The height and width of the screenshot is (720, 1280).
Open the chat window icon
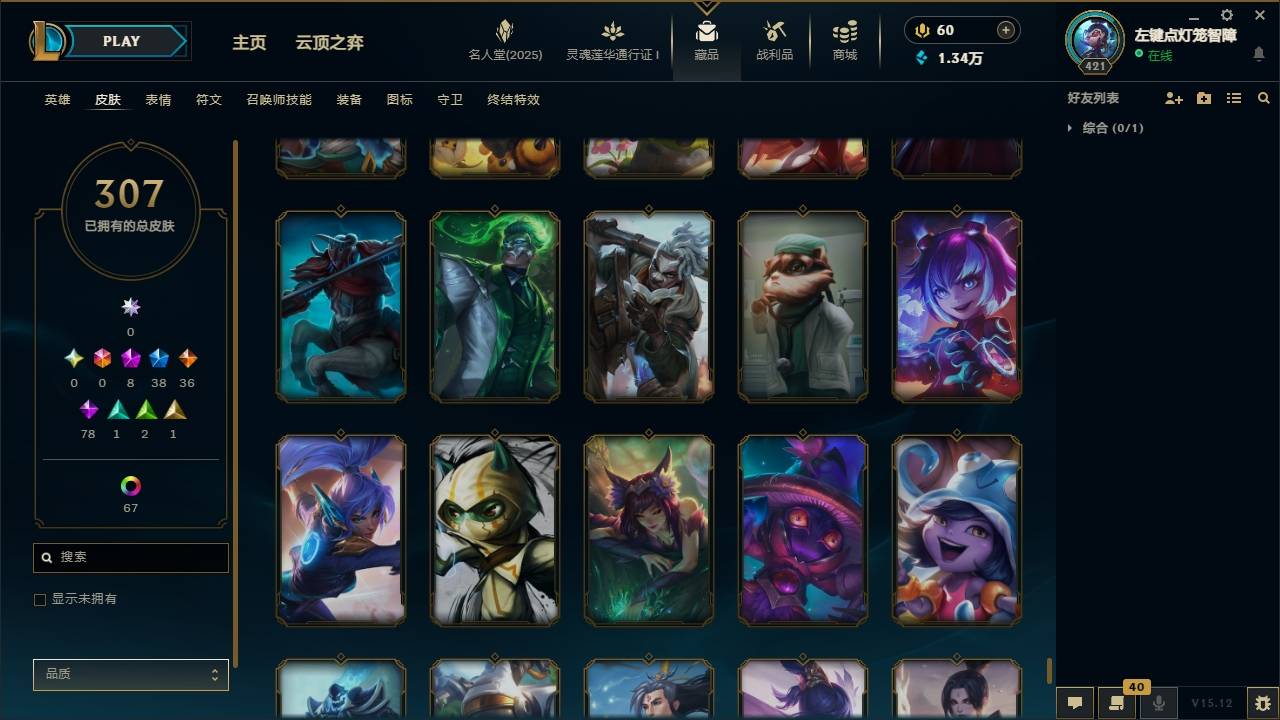coord(1073,703)
